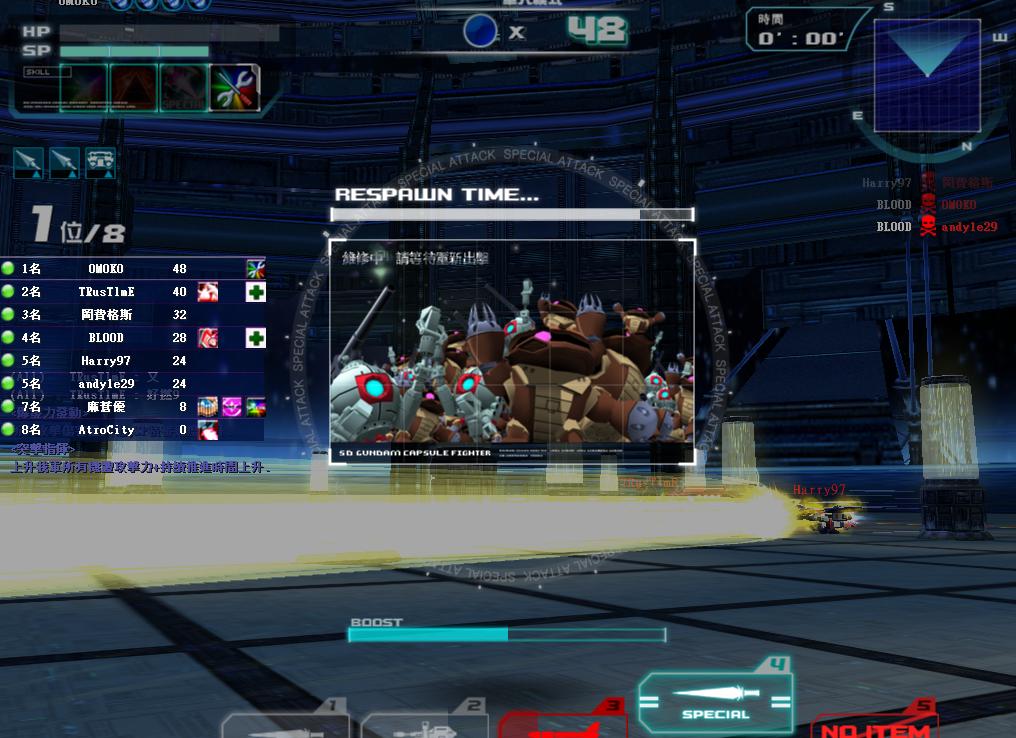Select TRusTImE's row in the ranking list
The width and height of the screenshot is (1016, 738).
point(132,292)
